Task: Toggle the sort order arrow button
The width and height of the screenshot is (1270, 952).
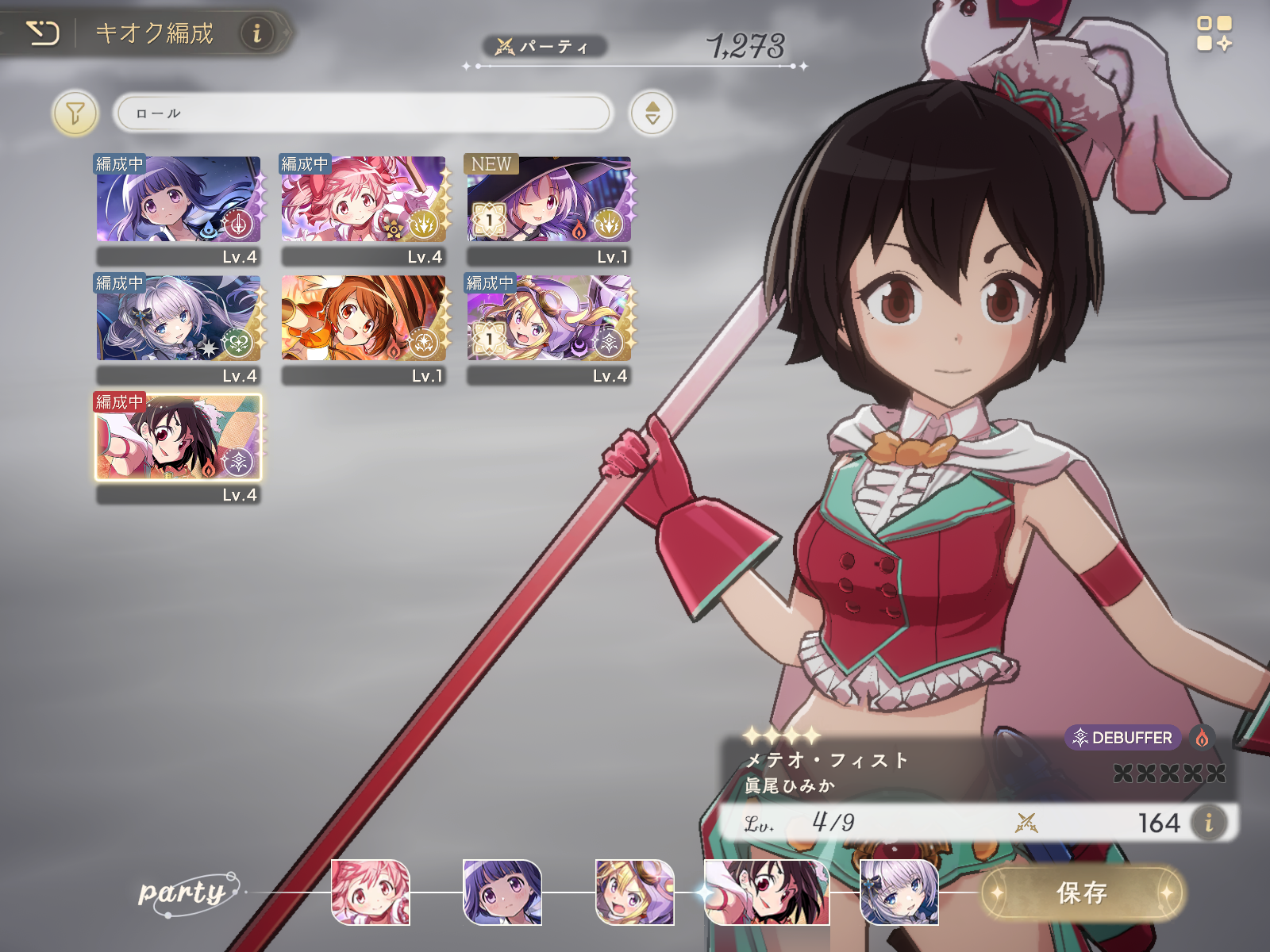Action: [652, 113]
